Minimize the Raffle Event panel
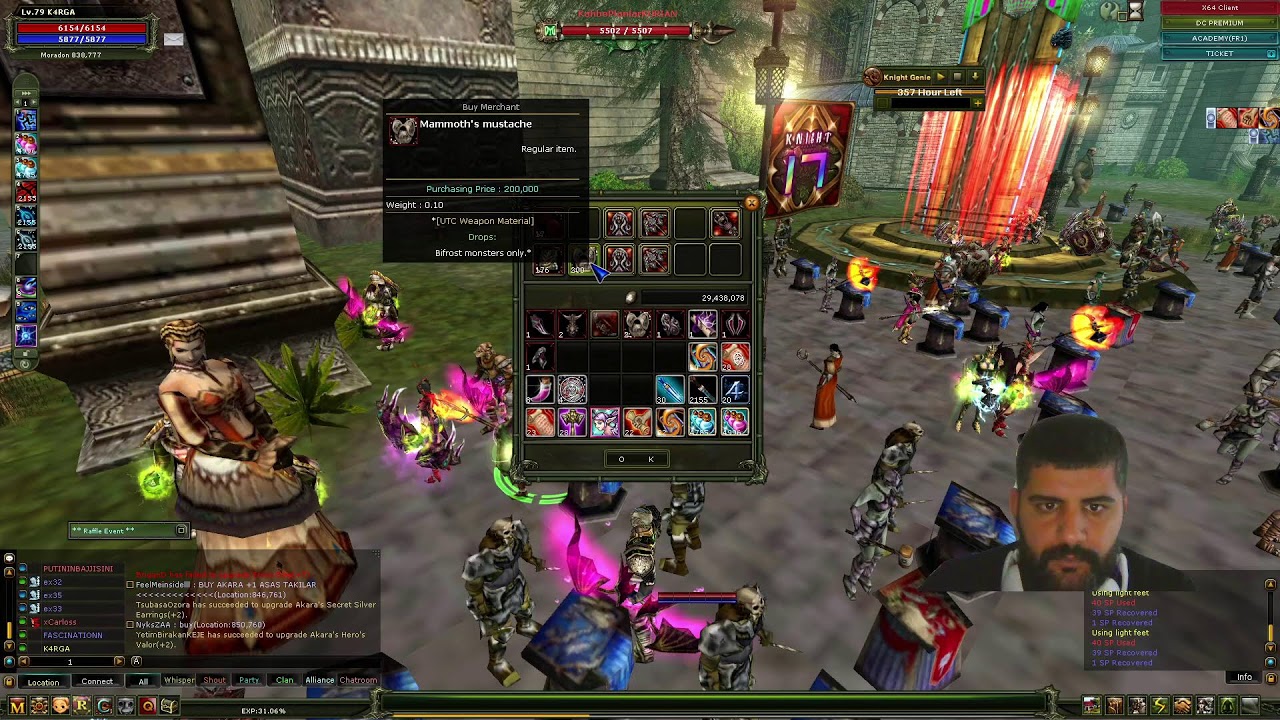1280x720 pixels. coord(181,530)
